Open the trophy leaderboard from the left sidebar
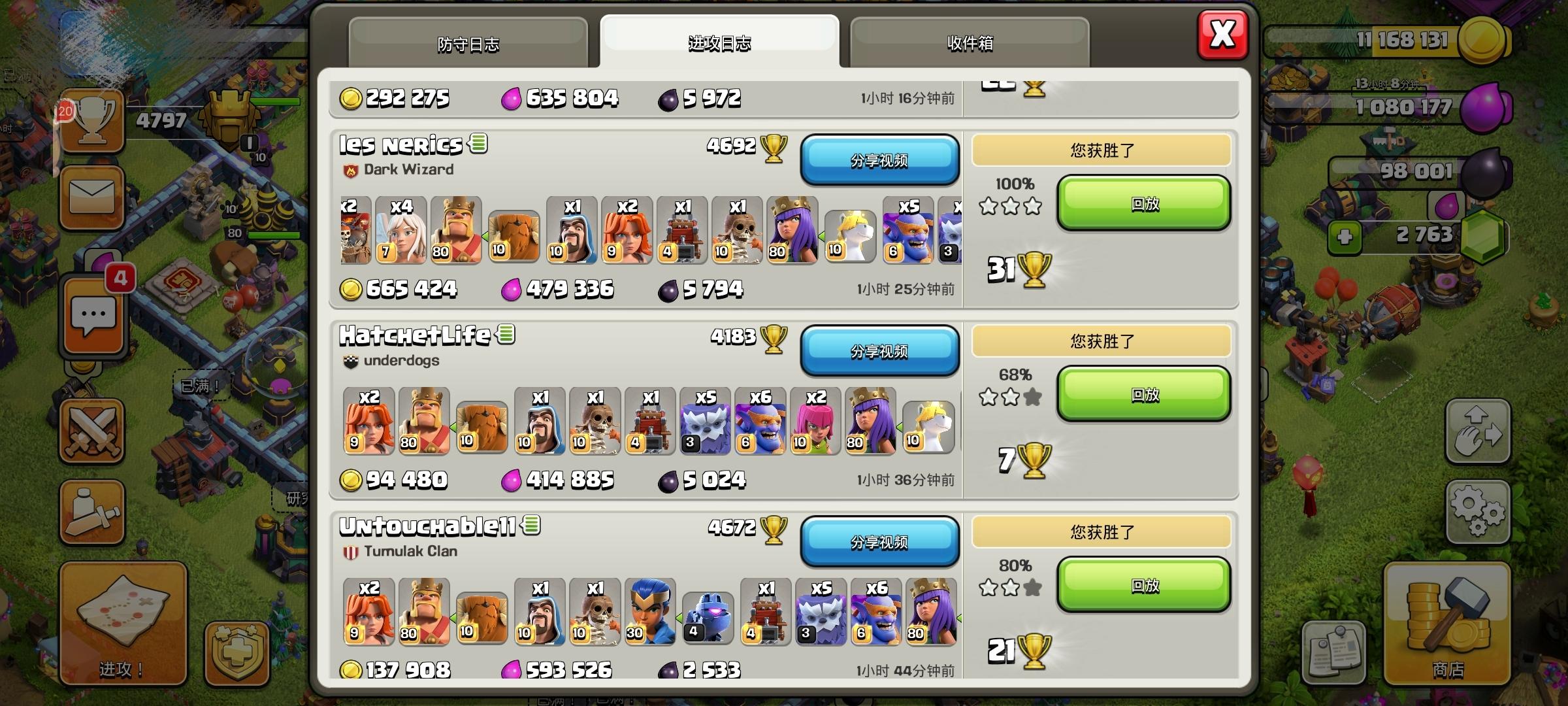The width and height of the screenshot is (1568, 706). 91,121
